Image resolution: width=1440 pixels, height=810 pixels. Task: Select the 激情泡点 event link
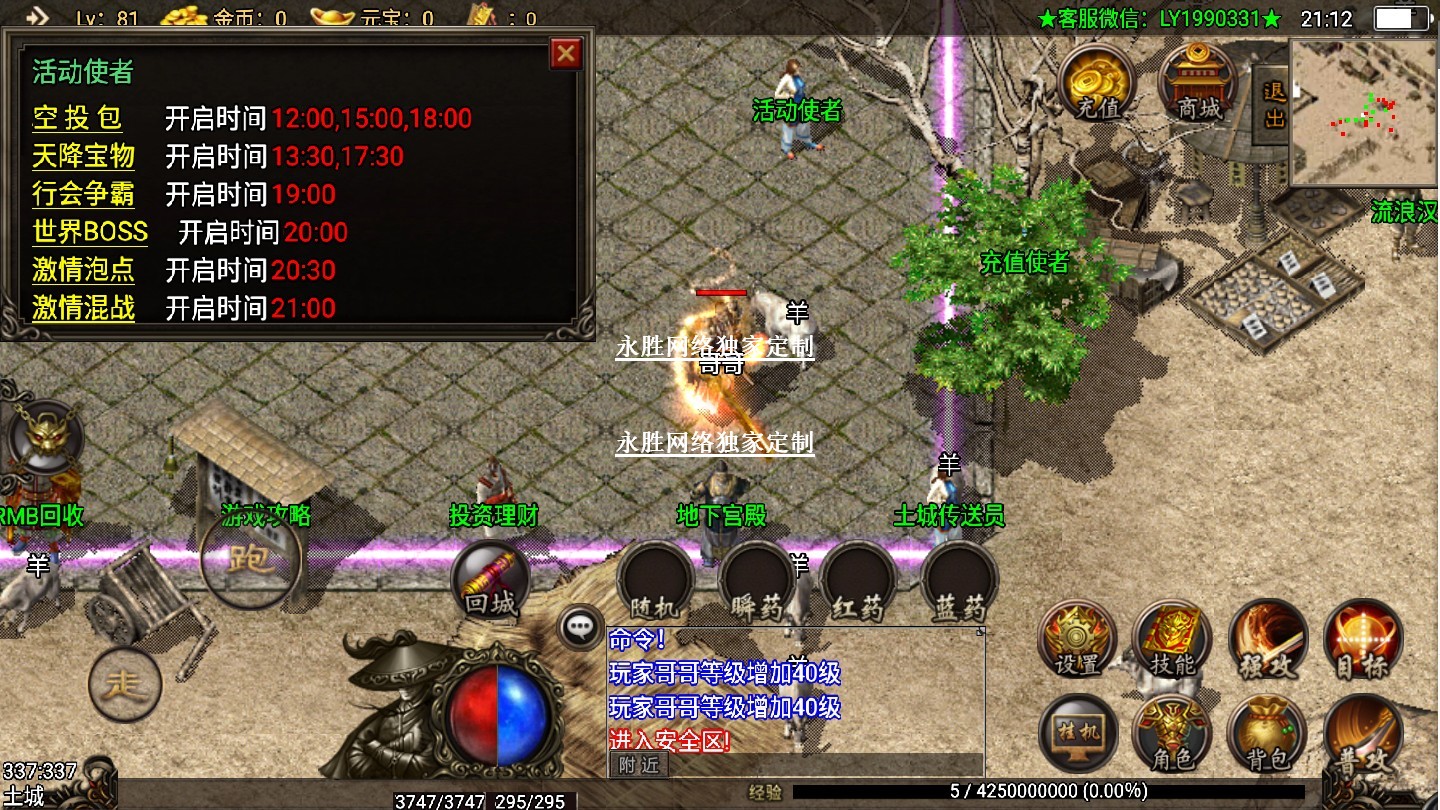coord(83,270)
